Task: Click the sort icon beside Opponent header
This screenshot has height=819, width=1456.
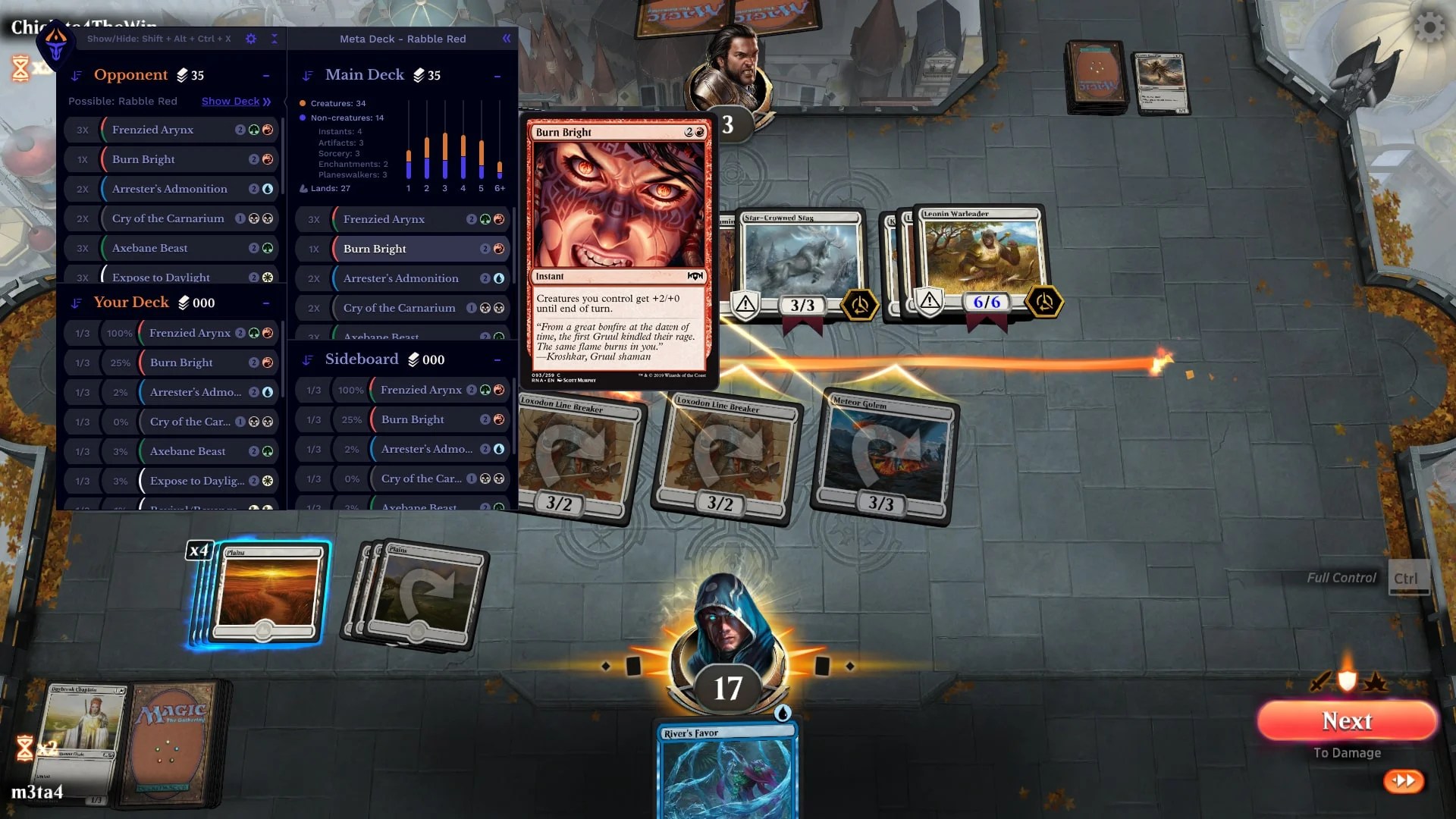Action: tap(74, 74)
